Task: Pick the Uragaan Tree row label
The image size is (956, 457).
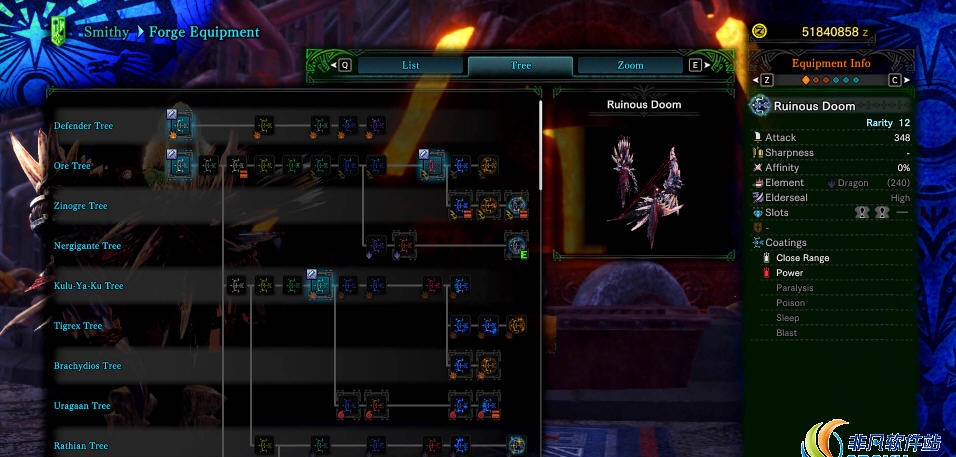Action: (x=82, y=406)
